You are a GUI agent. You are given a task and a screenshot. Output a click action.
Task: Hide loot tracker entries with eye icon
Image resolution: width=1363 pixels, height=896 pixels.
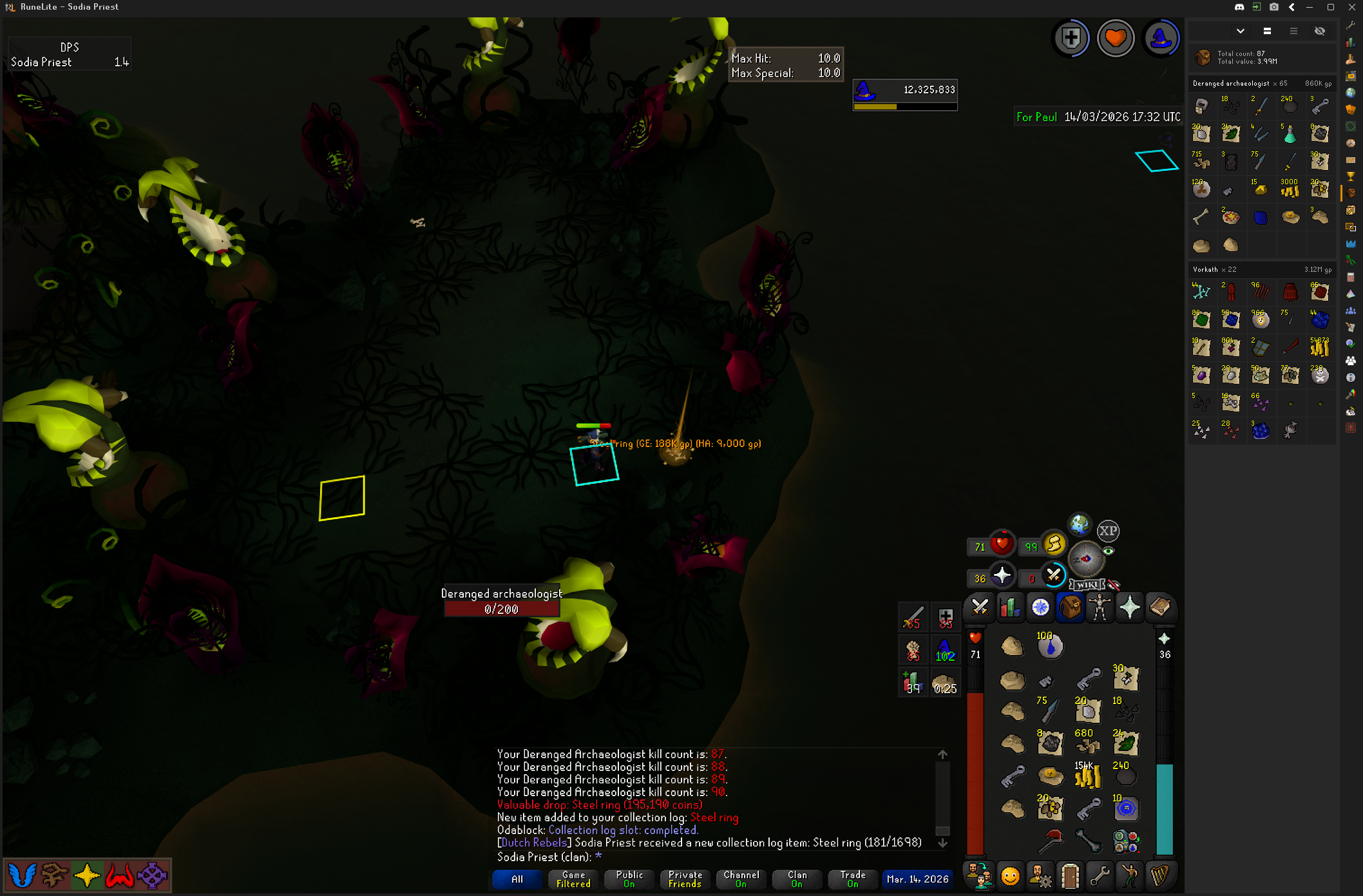(x=1319, y=31)
